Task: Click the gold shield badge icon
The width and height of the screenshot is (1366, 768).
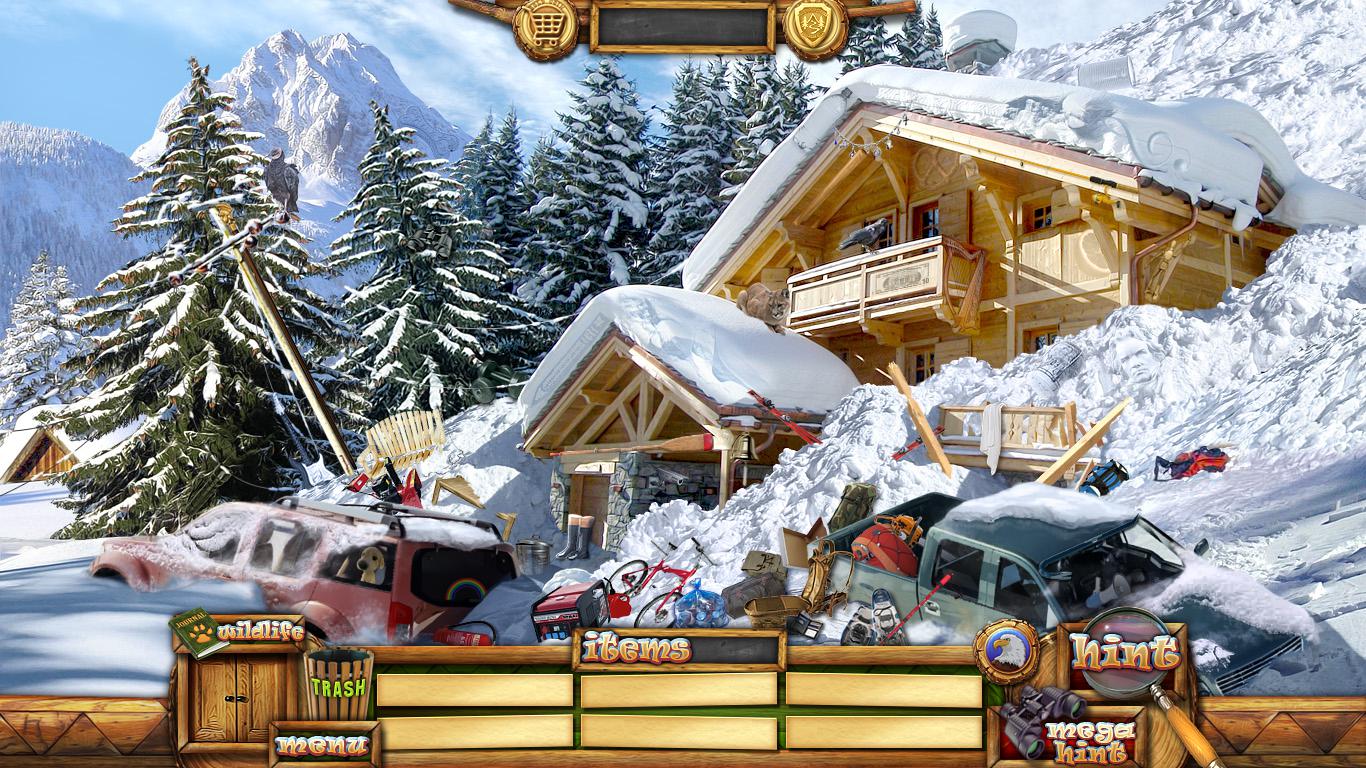Action: [x=815, y=24]
